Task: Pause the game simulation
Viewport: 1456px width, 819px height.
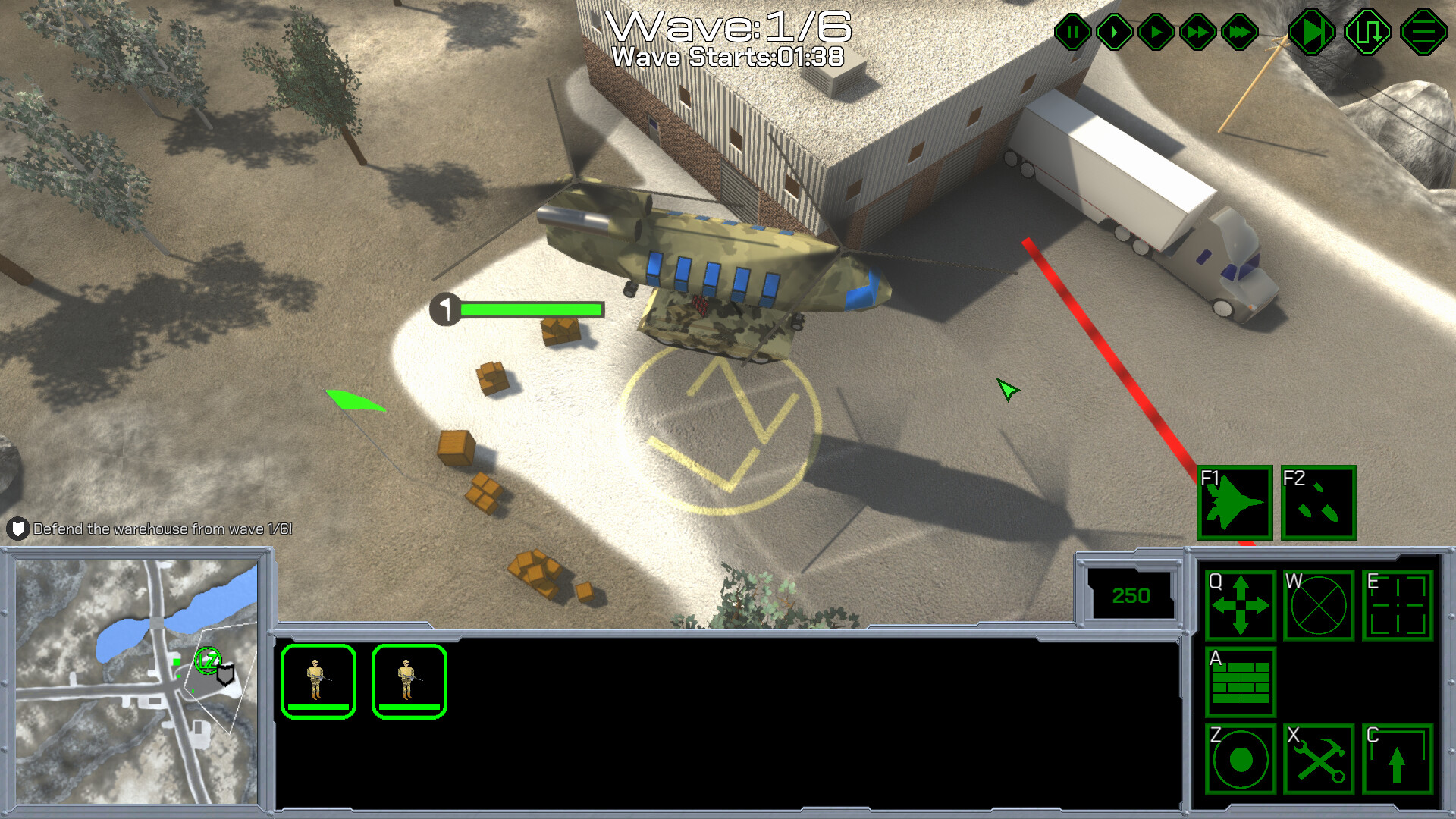Action: point(1072,32)
